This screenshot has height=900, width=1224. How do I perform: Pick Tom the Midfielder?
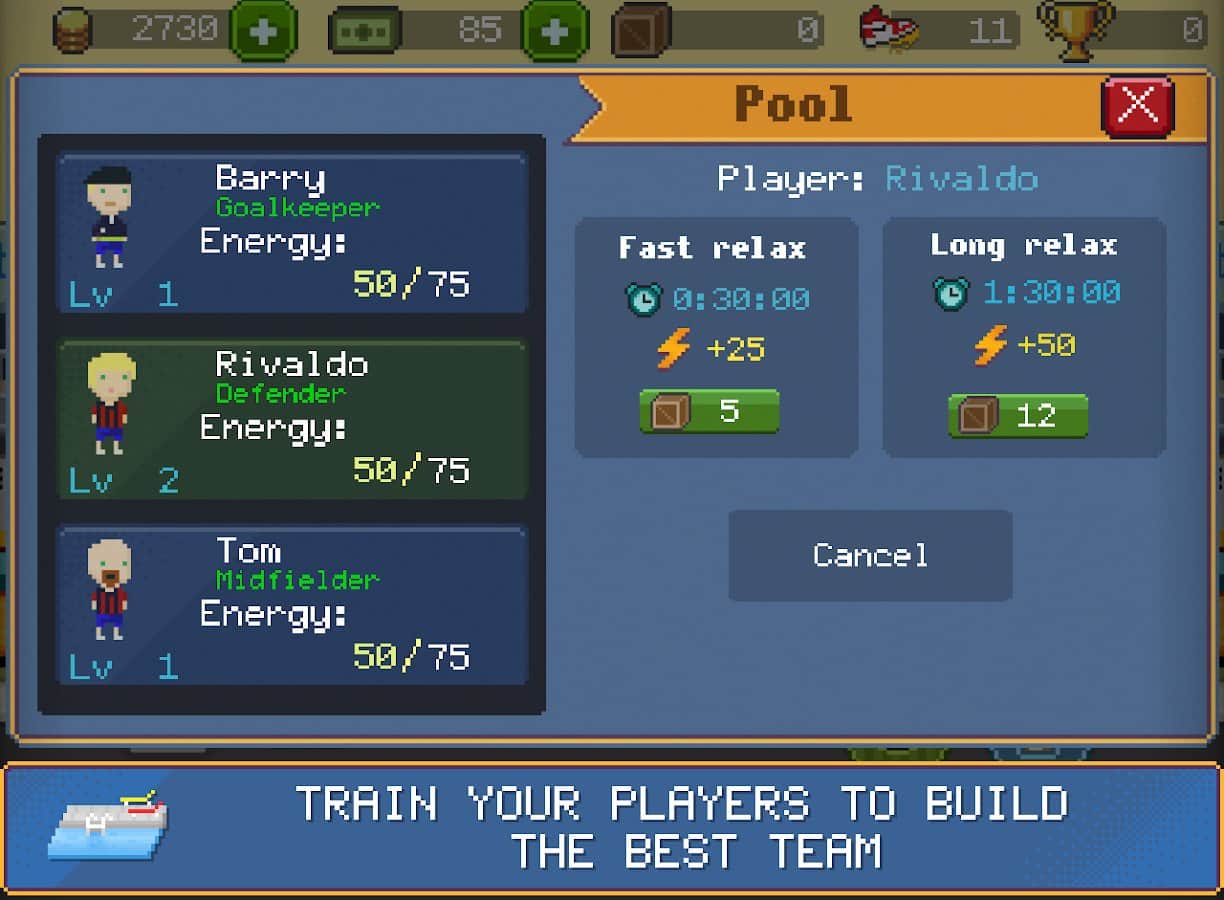pyautogui.click(x=292, y=605)
